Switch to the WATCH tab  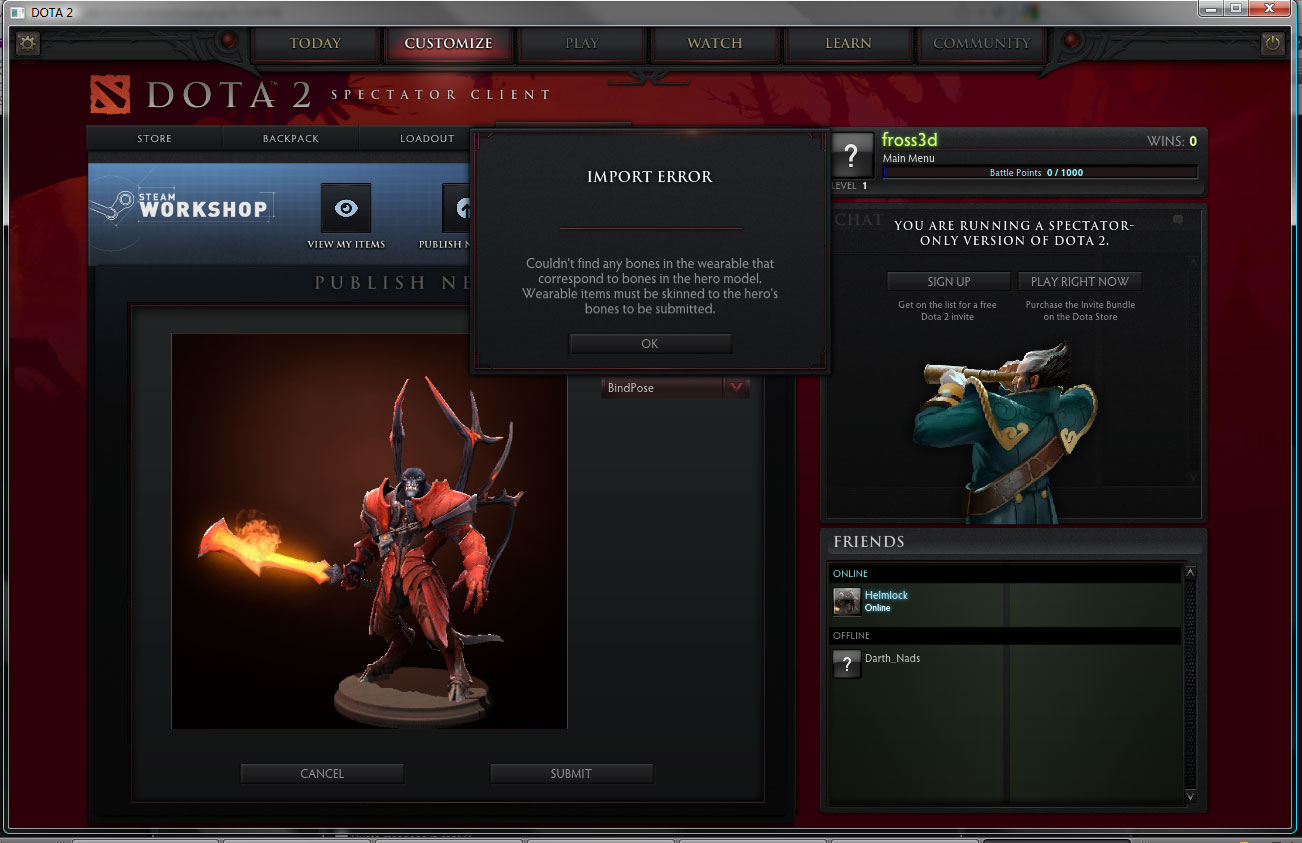(714, 43)
